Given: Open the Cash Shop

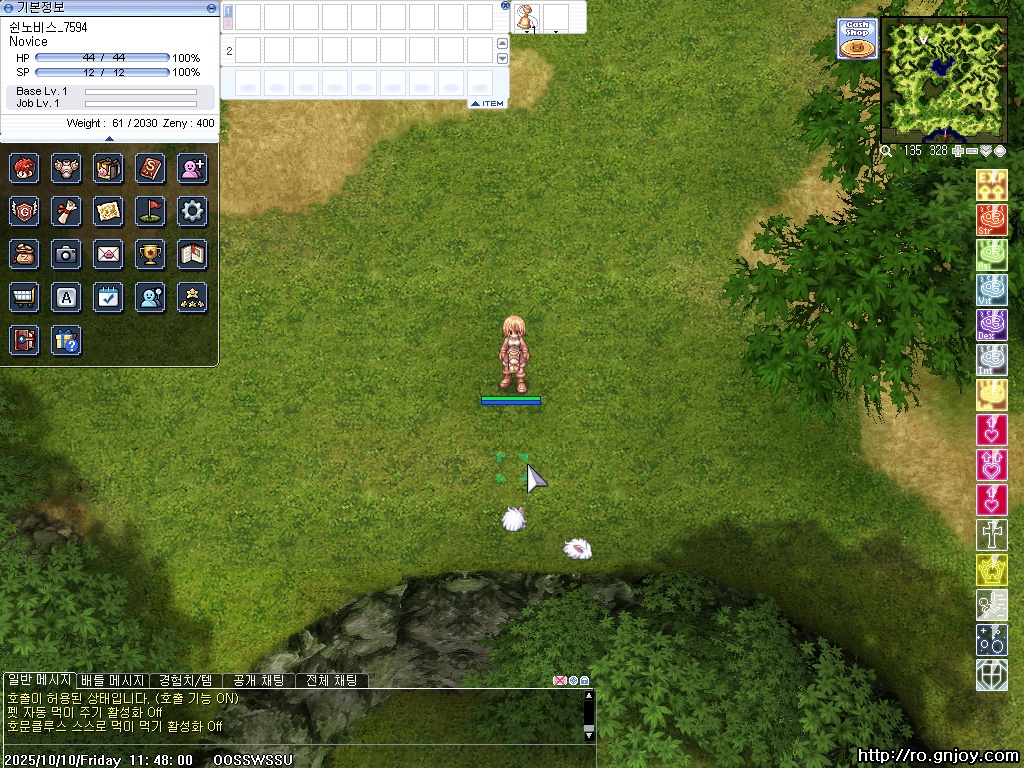Looking at the screenshot, I should coord(857,39).
